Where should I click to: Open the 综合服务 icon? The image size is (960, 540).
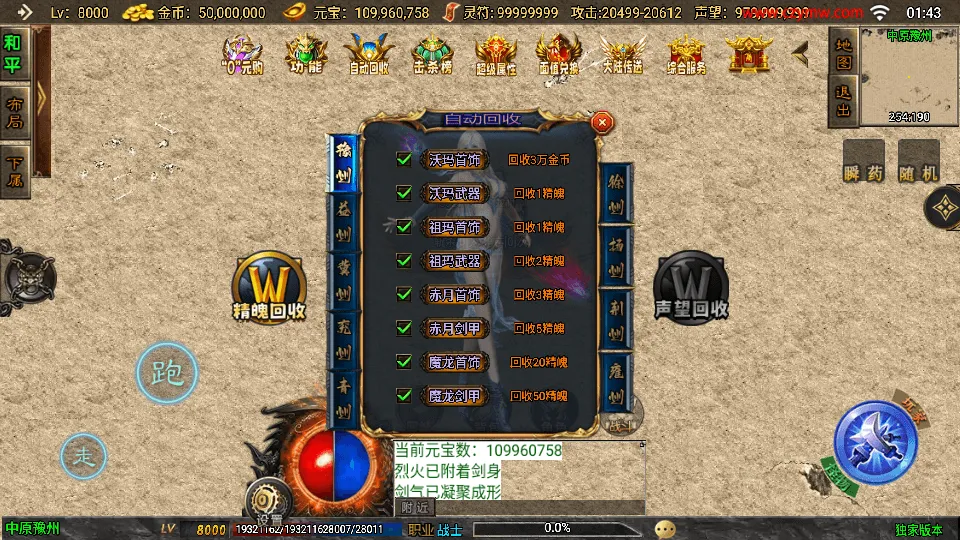[x=686, y=54]
